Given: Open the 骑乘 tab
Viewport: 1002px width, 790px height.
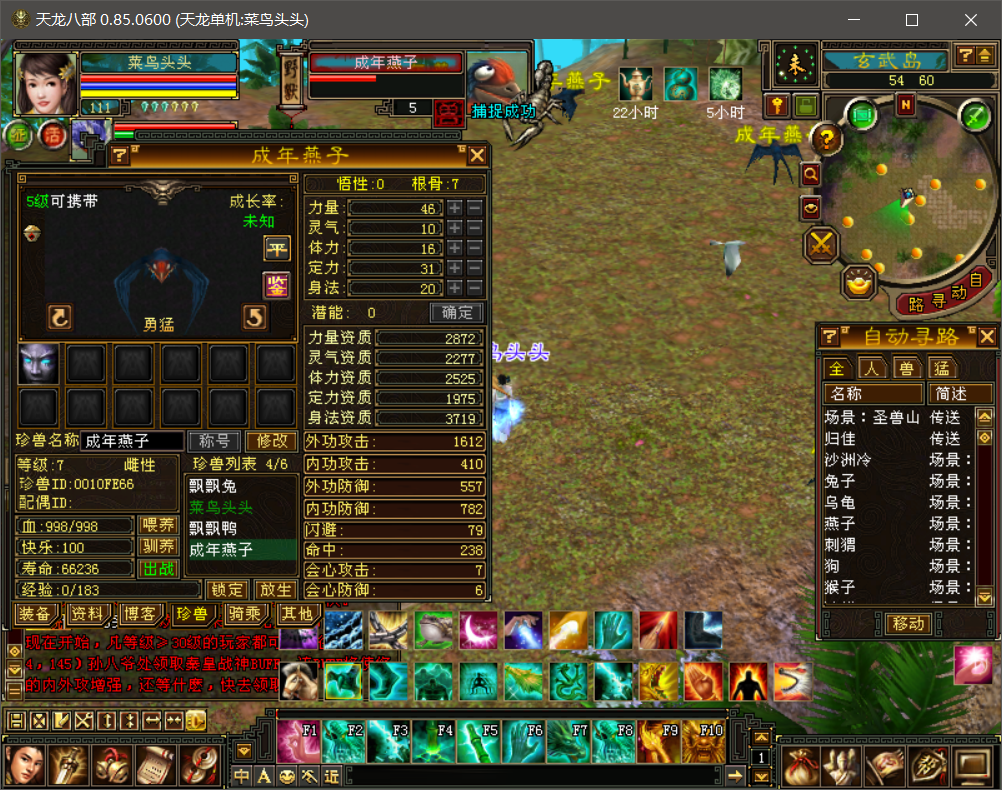Looking at the screenshot, I should pos(244,614).
